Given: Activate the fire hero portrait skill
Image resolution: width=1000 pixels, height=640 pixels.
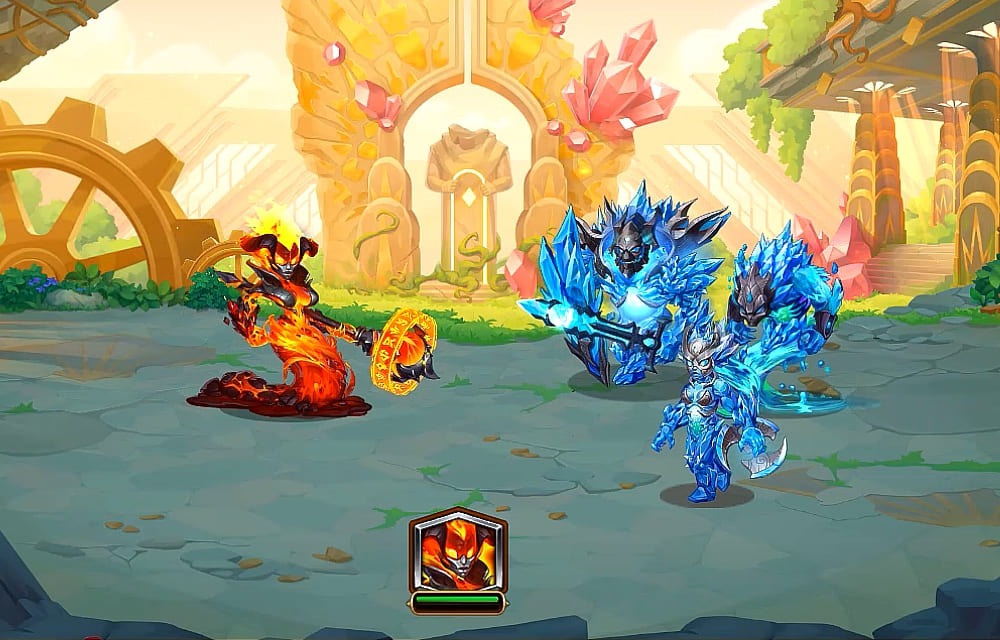Looking at the screenshot, I should (457, 551).
